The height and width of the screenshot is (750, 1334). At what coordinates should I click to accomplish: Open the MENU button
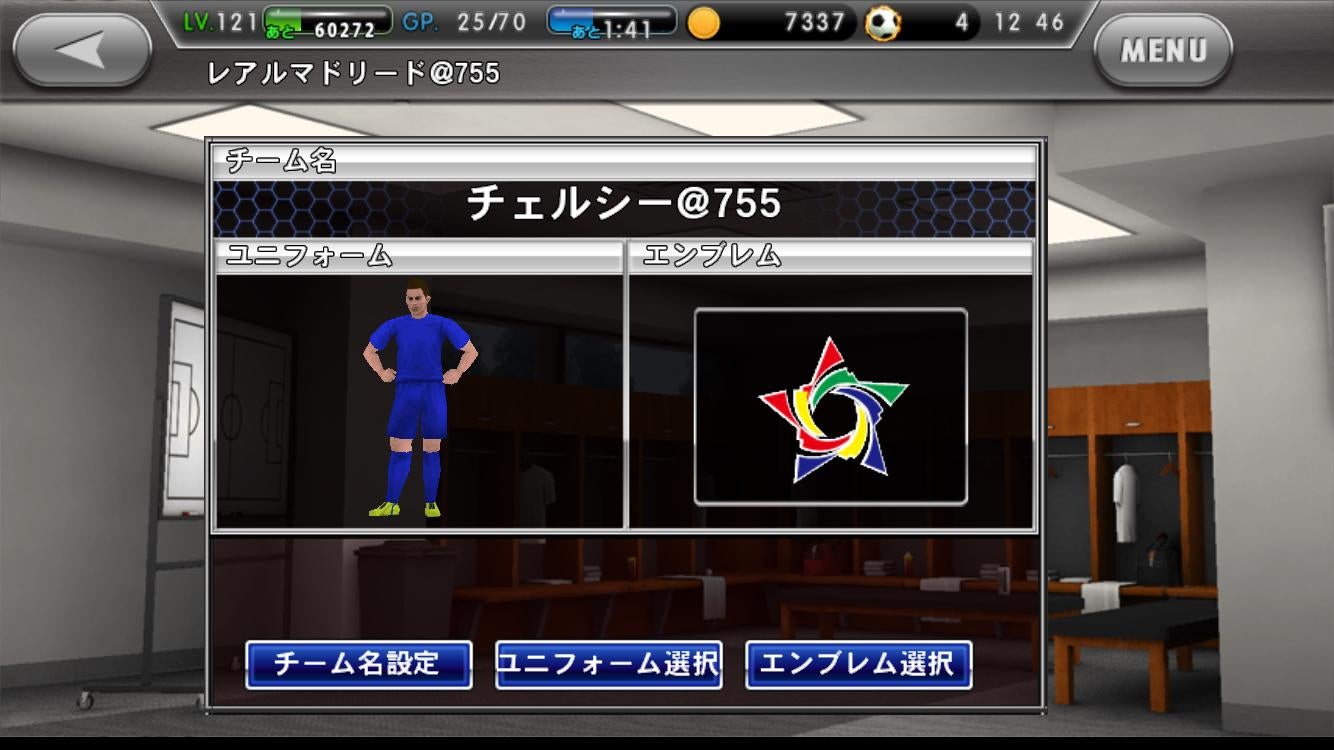click(x=1163, y=50)
